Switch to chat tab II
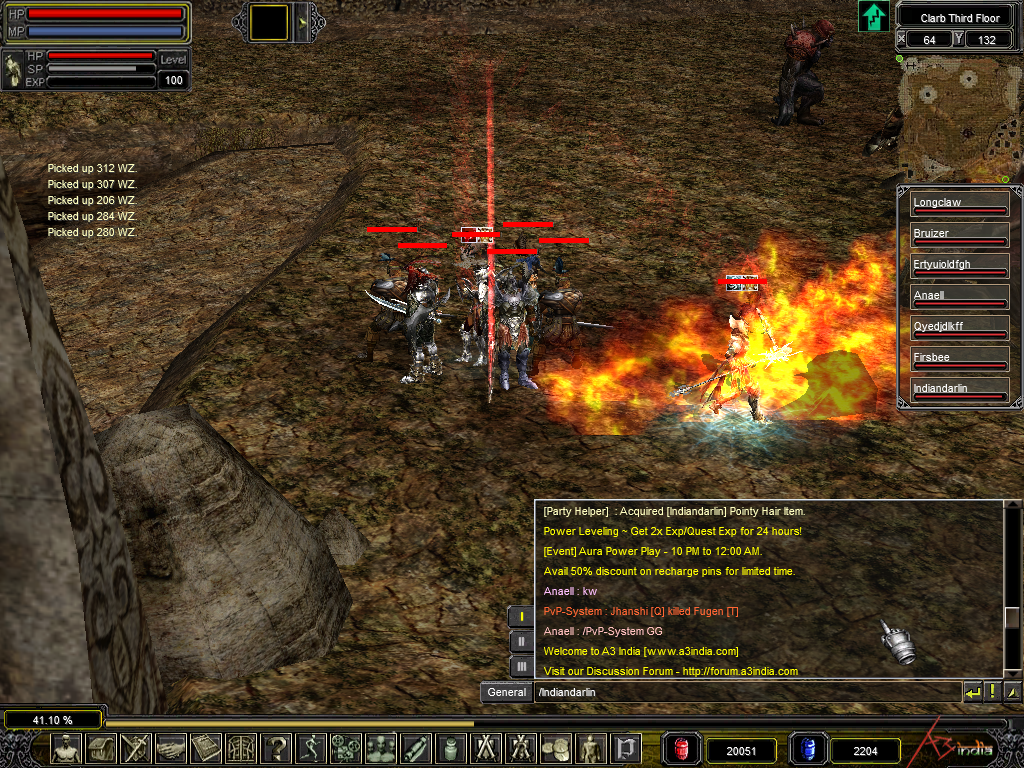The width and height of the screenshot is (1024, 768). (x=521, y=642)
